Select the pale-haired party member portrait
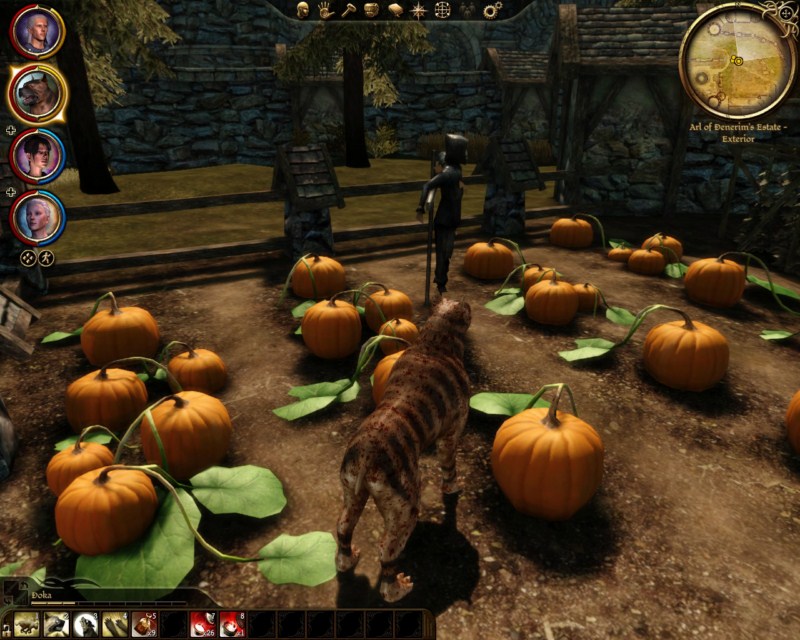This screenshot has width=800, height=640. click(x=38, y=215)
